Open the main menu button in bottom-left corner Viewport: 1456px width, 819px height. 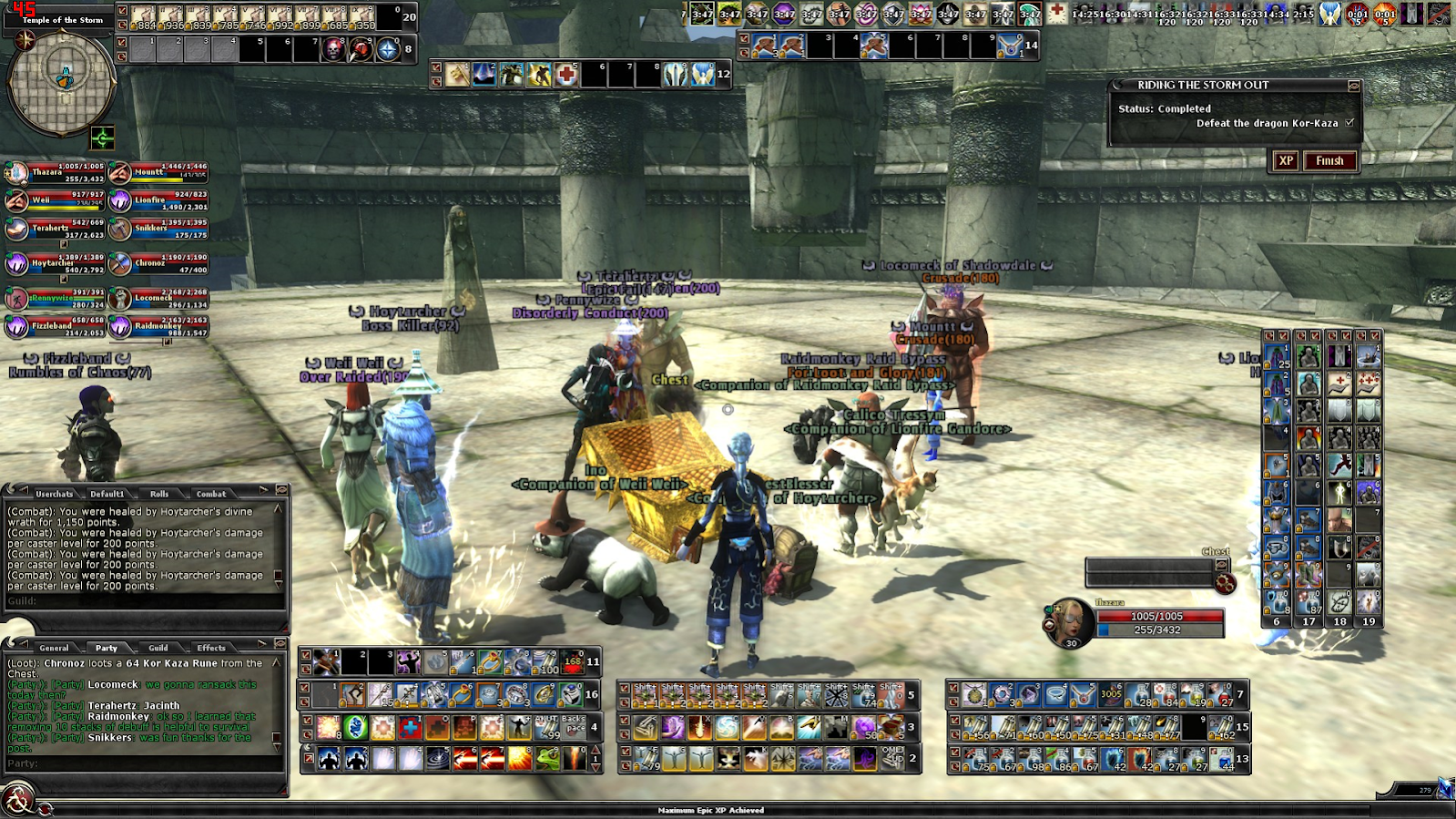tap(16, 800)
